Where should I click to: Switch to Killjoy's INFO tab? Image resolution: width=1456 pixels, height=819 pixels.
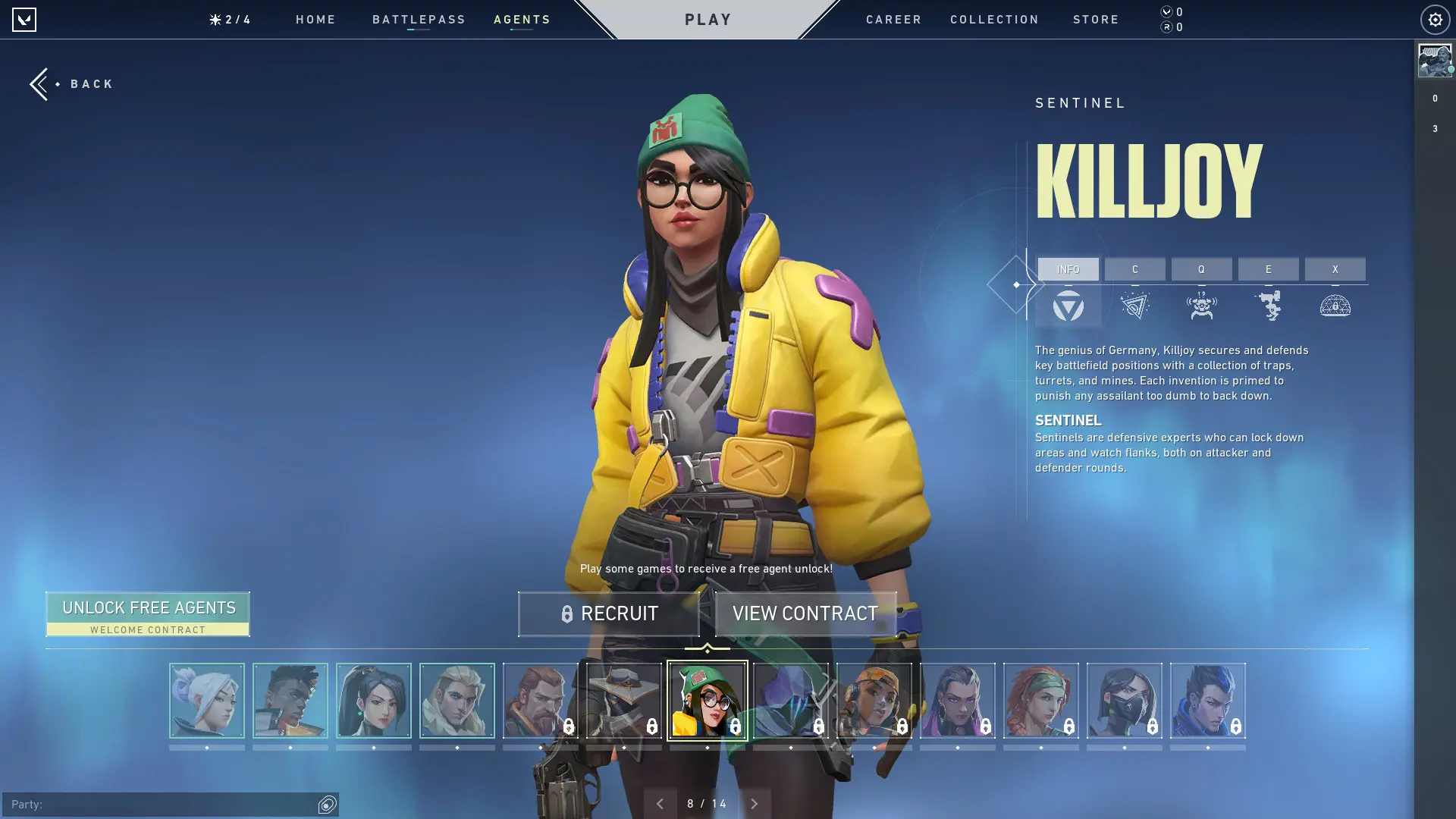tap(1068, 269)
